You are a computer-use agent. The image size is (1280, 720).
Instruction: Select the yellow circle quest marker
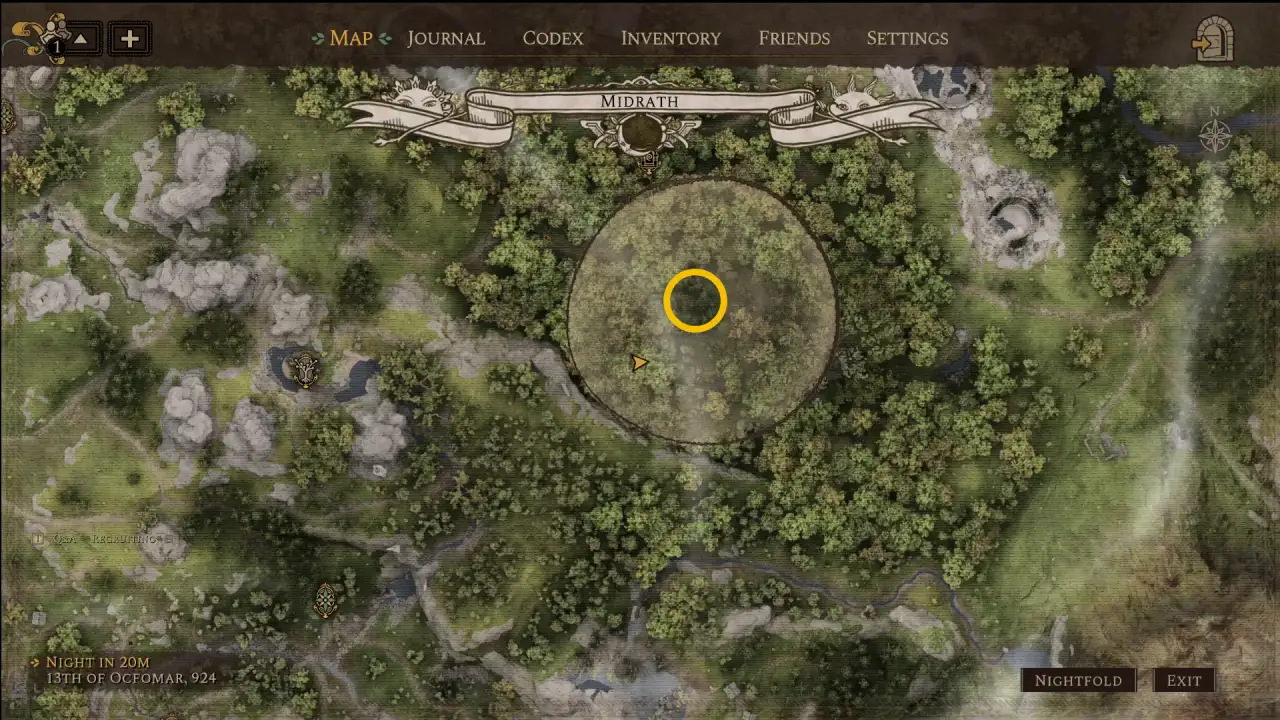coord(695,300)
